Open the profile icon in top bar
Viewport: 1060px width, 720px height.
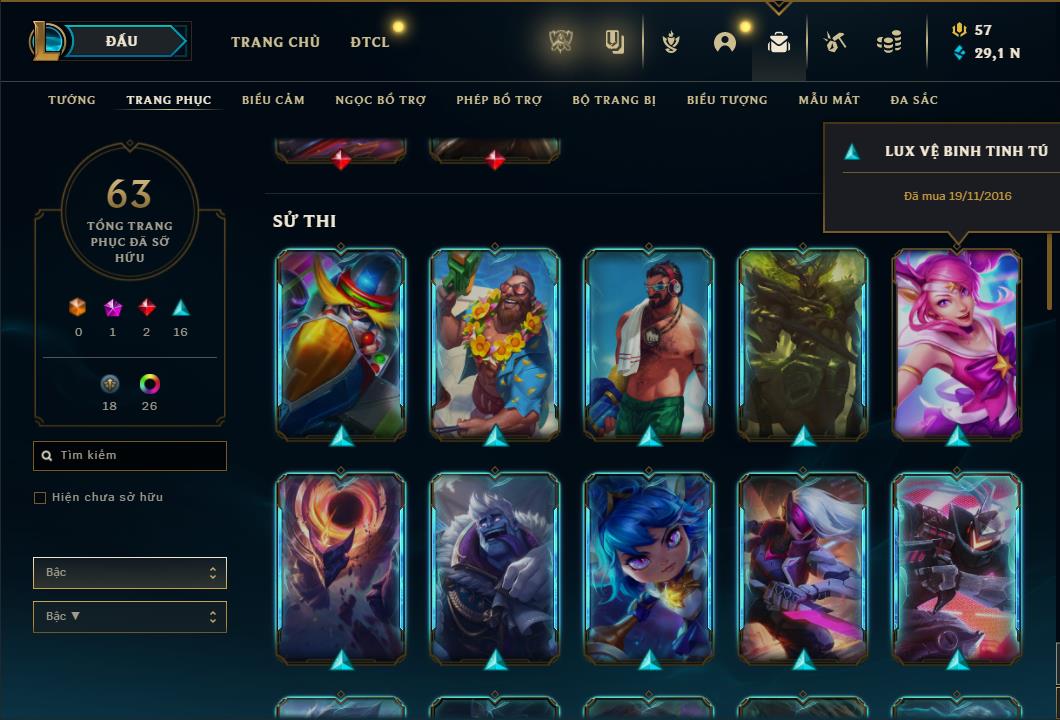[725, 42]
